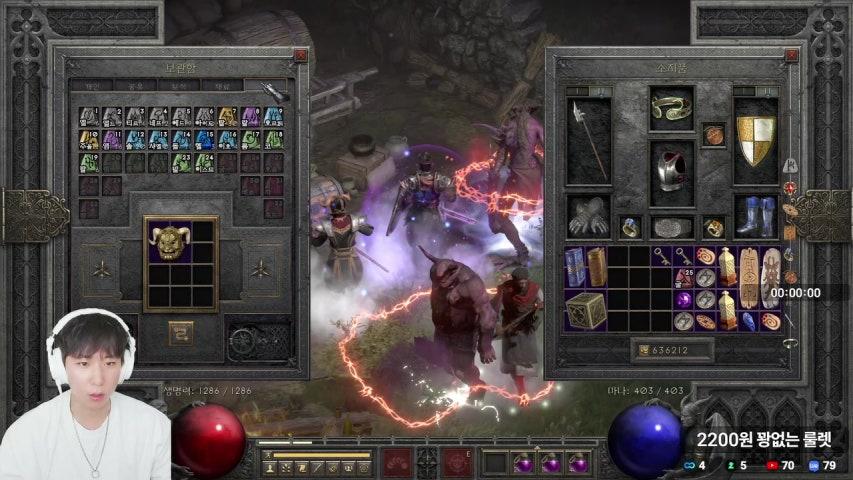The image size is (853, 480).
Task: Select the blue tome in inventory
Action: click(x=575, y=266)
